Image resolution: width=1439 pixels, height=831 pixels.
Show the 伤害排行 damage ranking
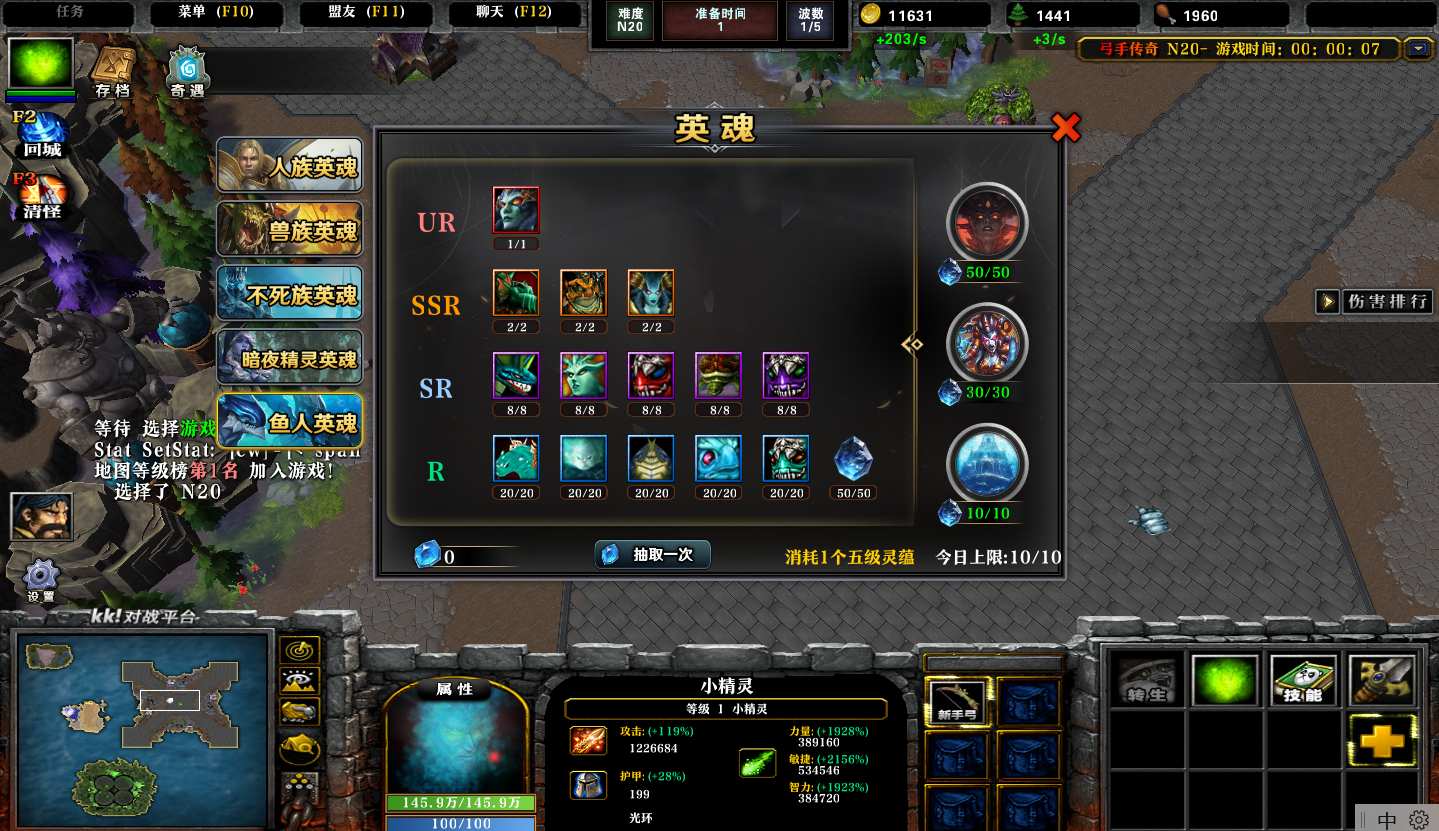(x=1376, y=301)
